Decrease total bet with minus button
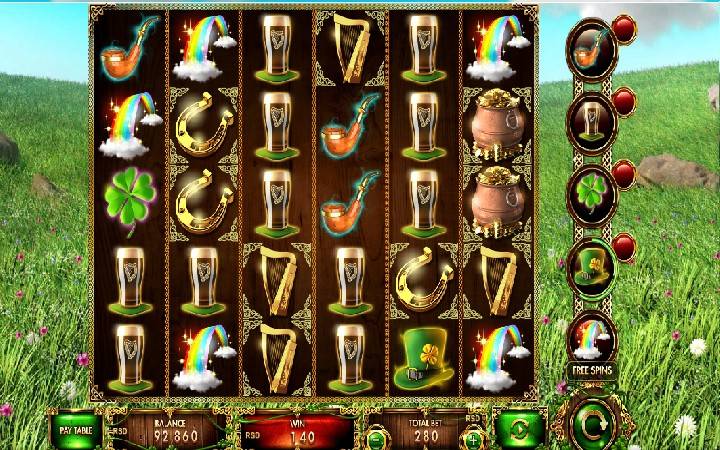720x450 pixels. click(375, 438)
